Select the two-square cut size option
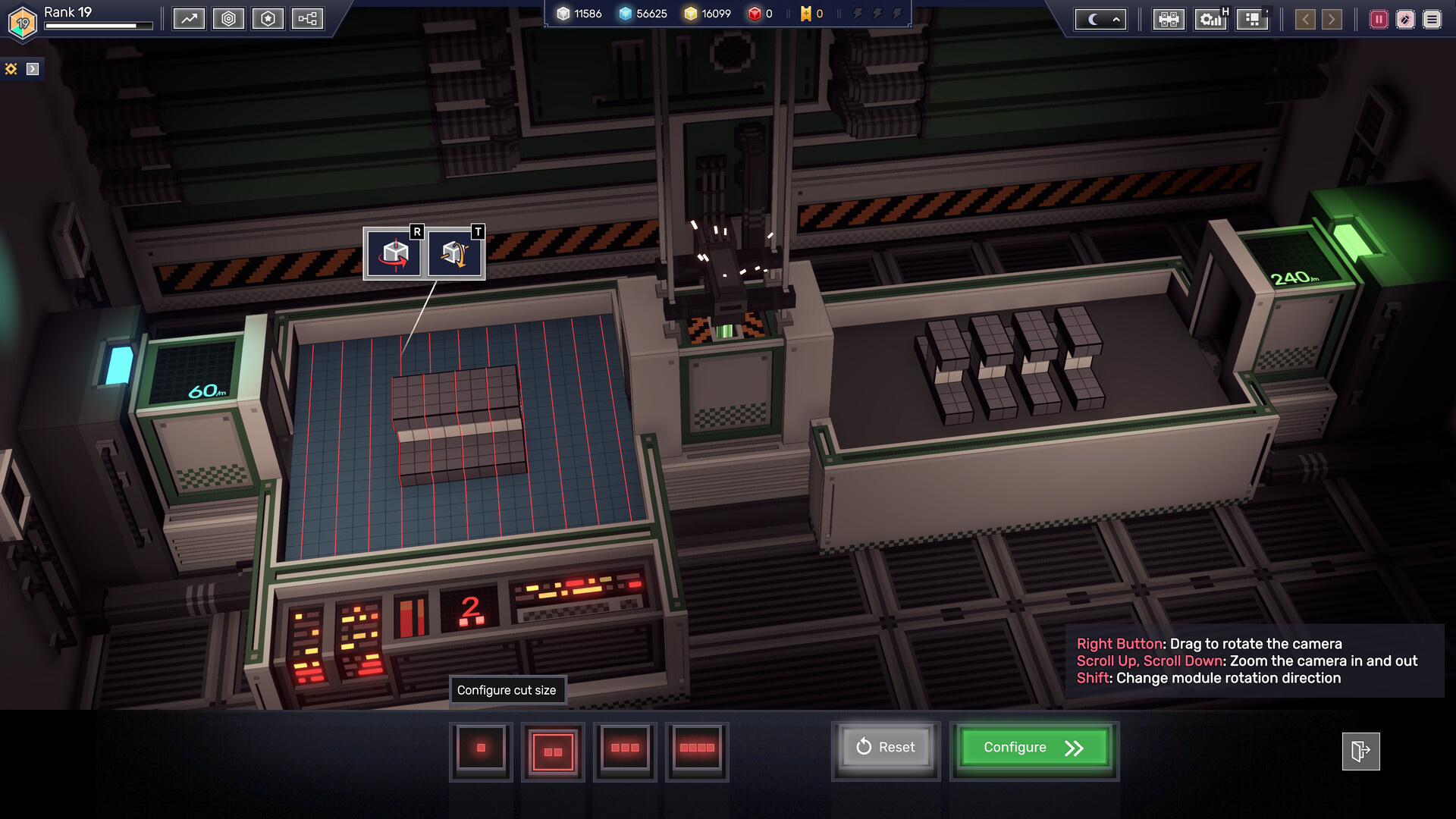The height and width of the screenshot is (819, 1456). coord(553,752)
